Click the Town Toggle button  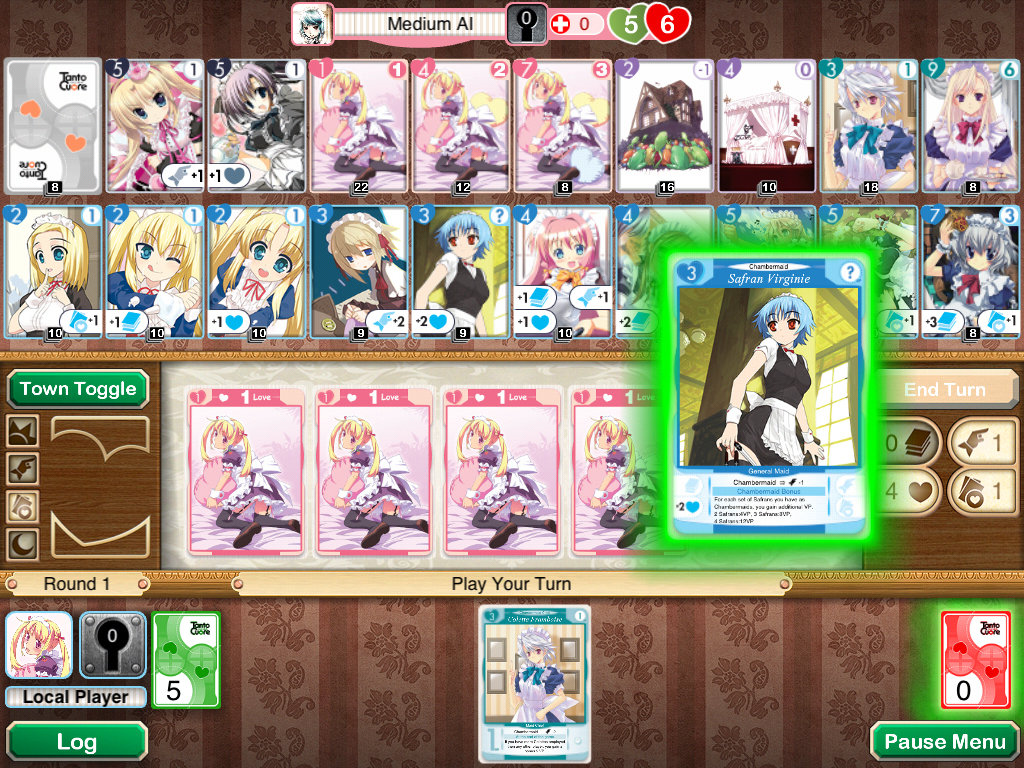pyautogui.click(x=78, y=389)
